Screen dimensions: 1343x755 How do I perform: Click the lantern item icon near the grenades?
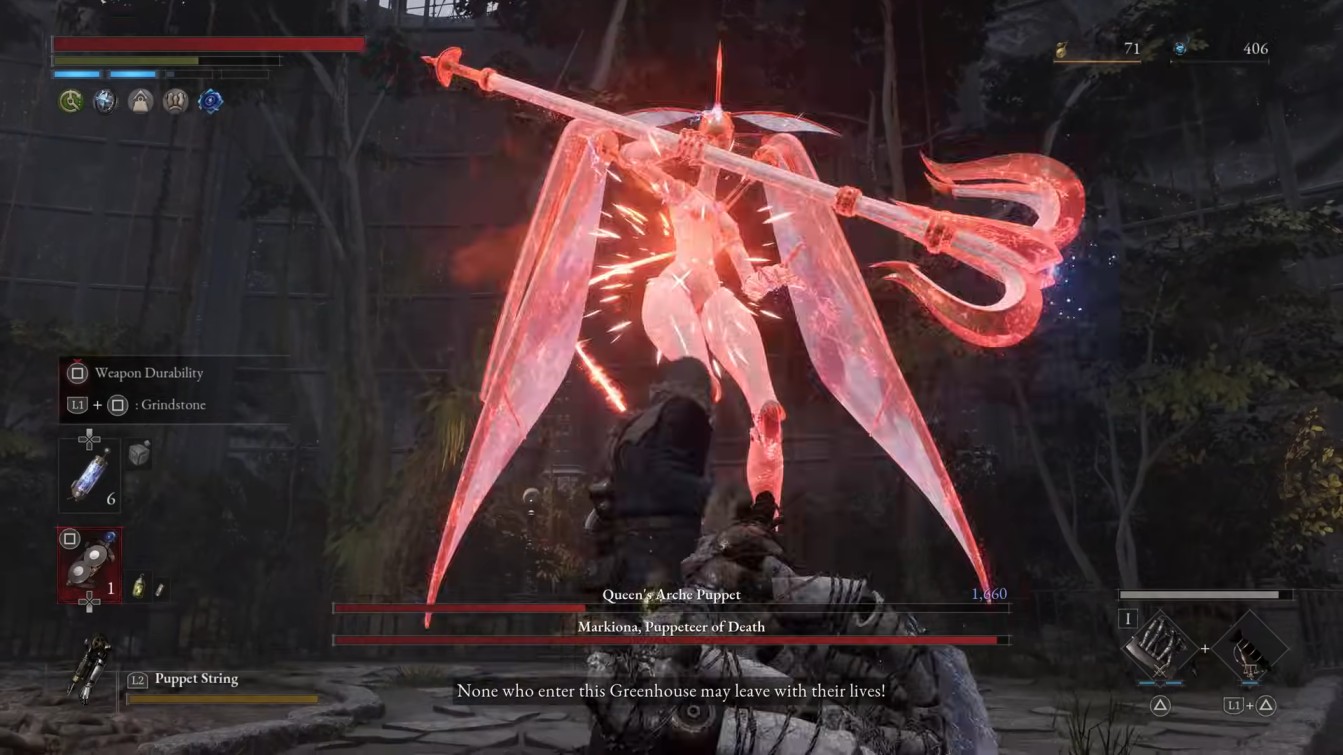click(139, 588)
